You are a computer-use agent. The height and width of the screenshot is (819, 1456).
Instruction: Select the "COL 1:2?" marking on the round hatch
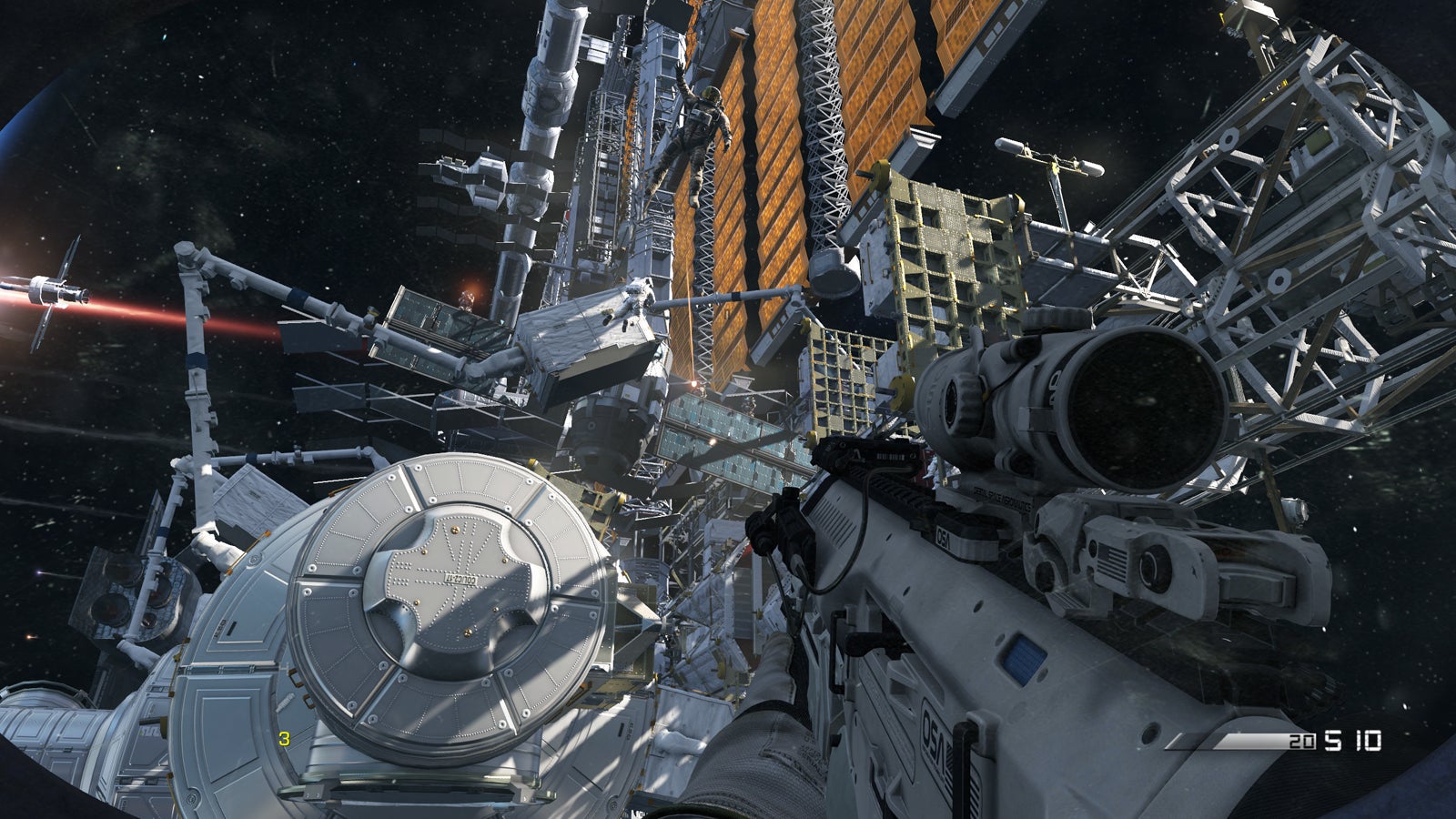459,579
